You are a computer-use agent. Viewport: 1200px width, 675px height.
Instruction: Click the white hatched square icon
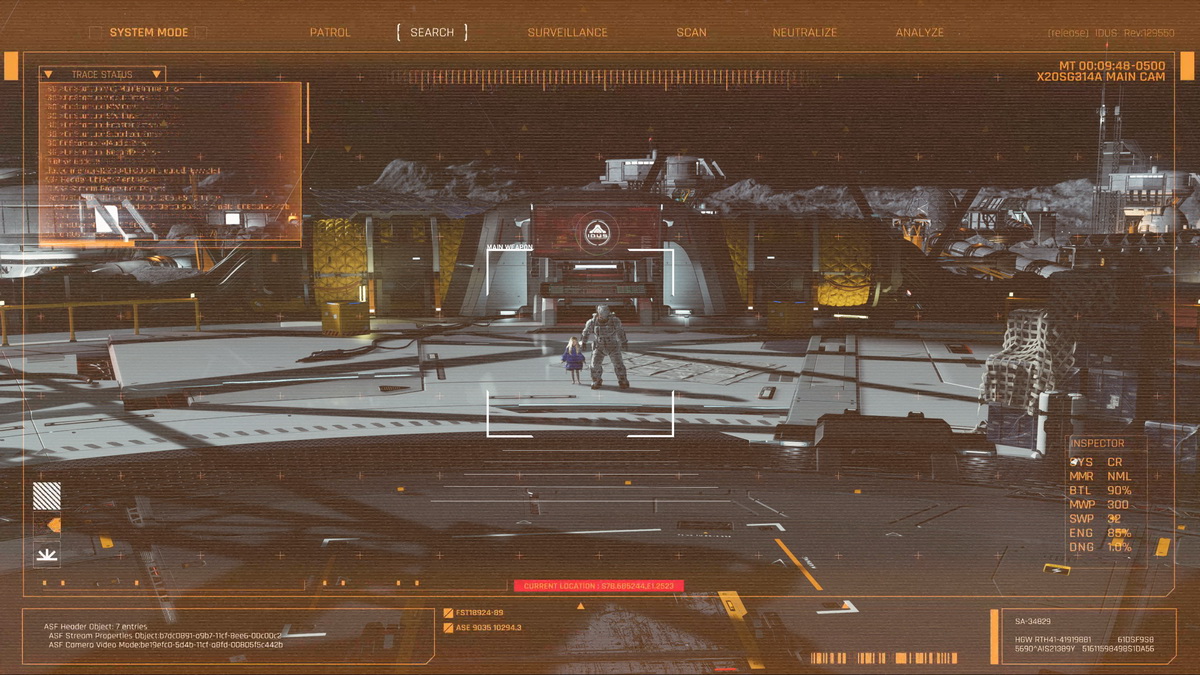click(x=47, y=496)
